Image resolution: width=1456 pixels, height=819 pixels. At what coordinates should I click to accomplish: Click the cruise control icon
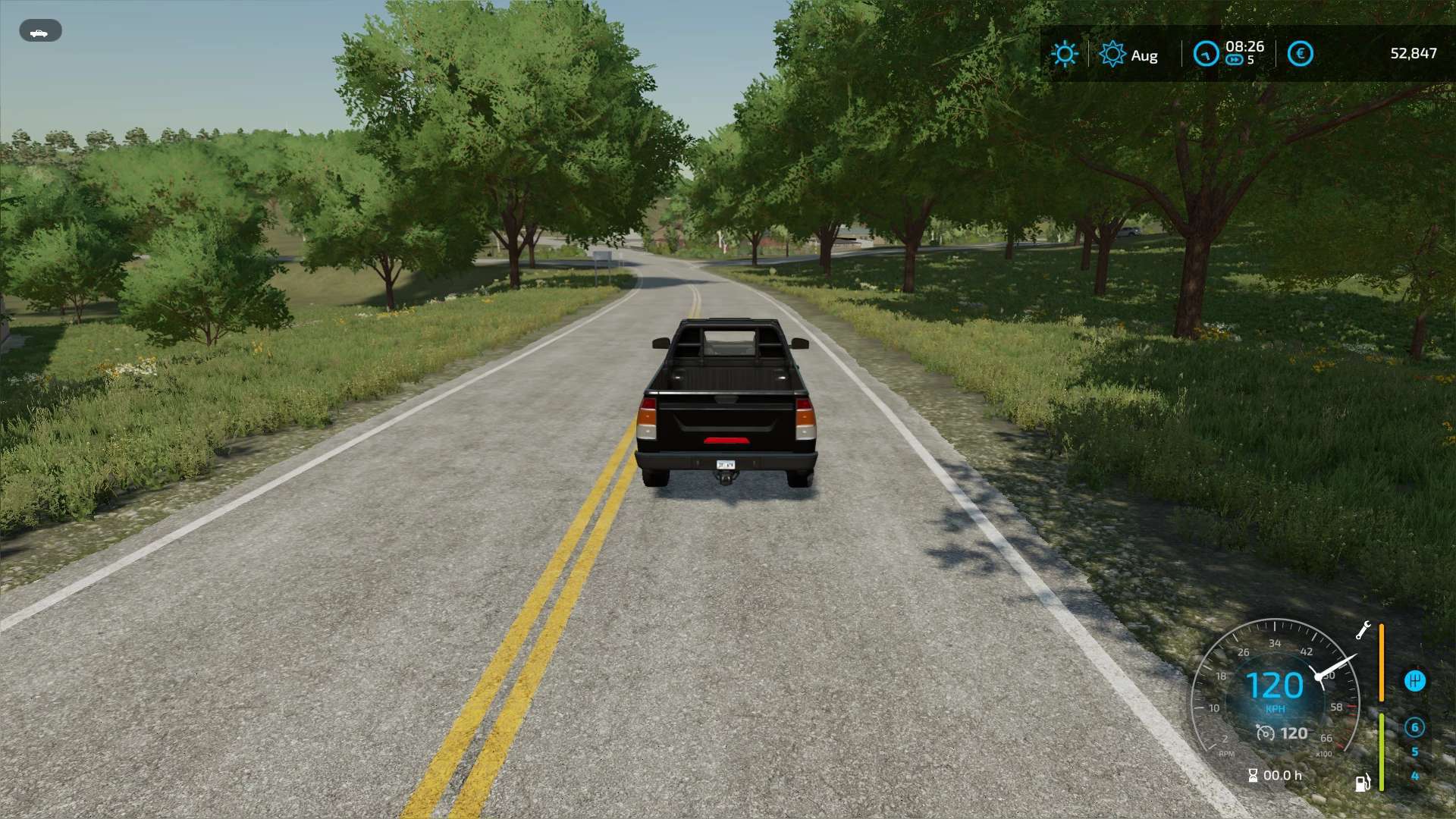1265,733
